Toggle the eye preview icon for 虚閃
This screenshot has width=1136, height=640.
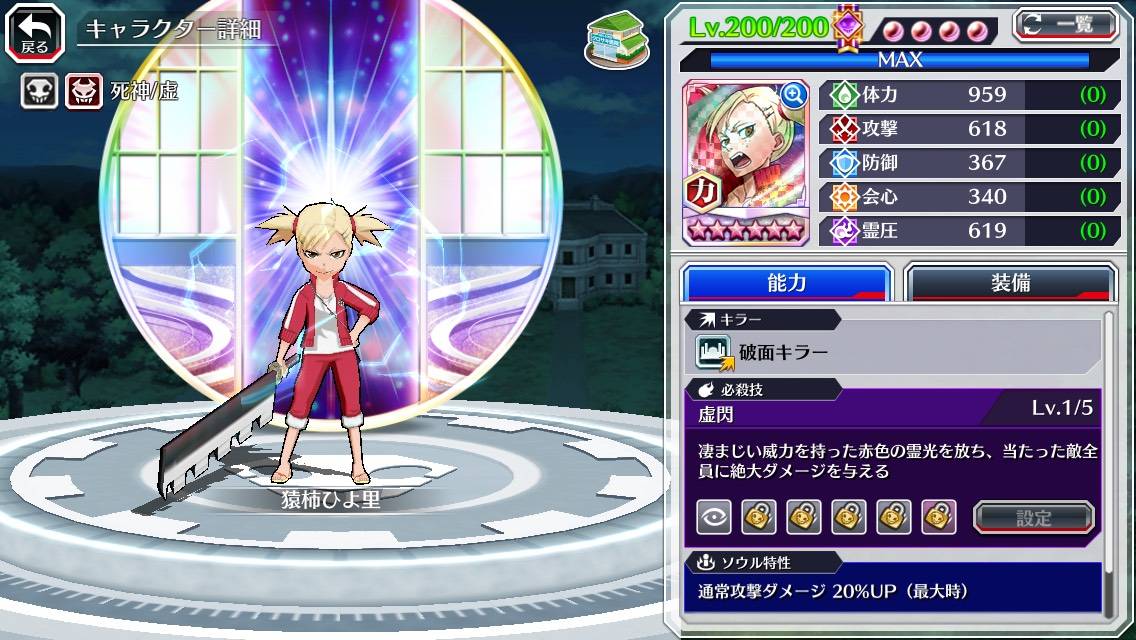713,517
